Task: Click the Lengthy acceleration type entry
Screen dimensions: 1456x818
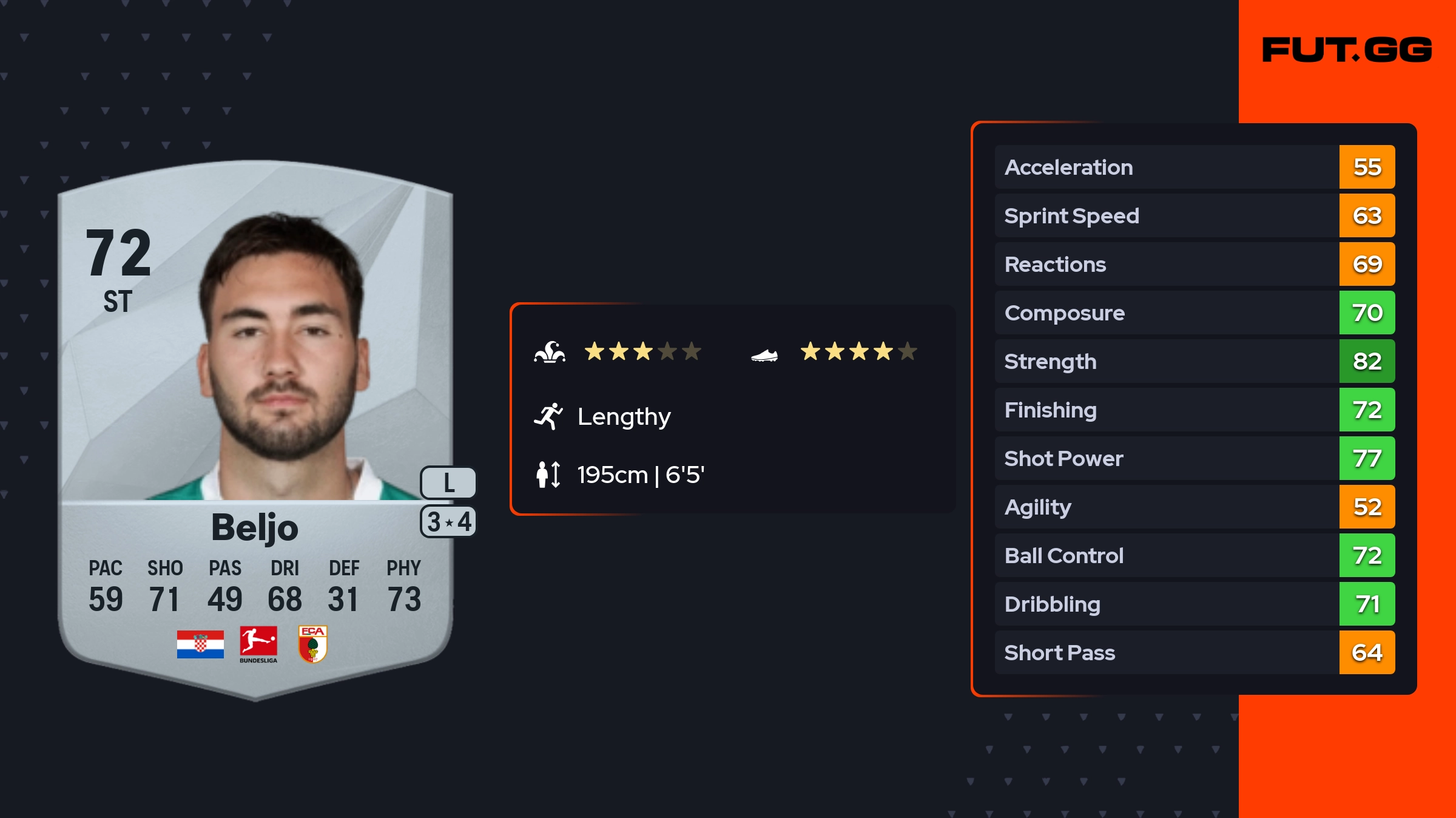Action: (x=624, y=417)
